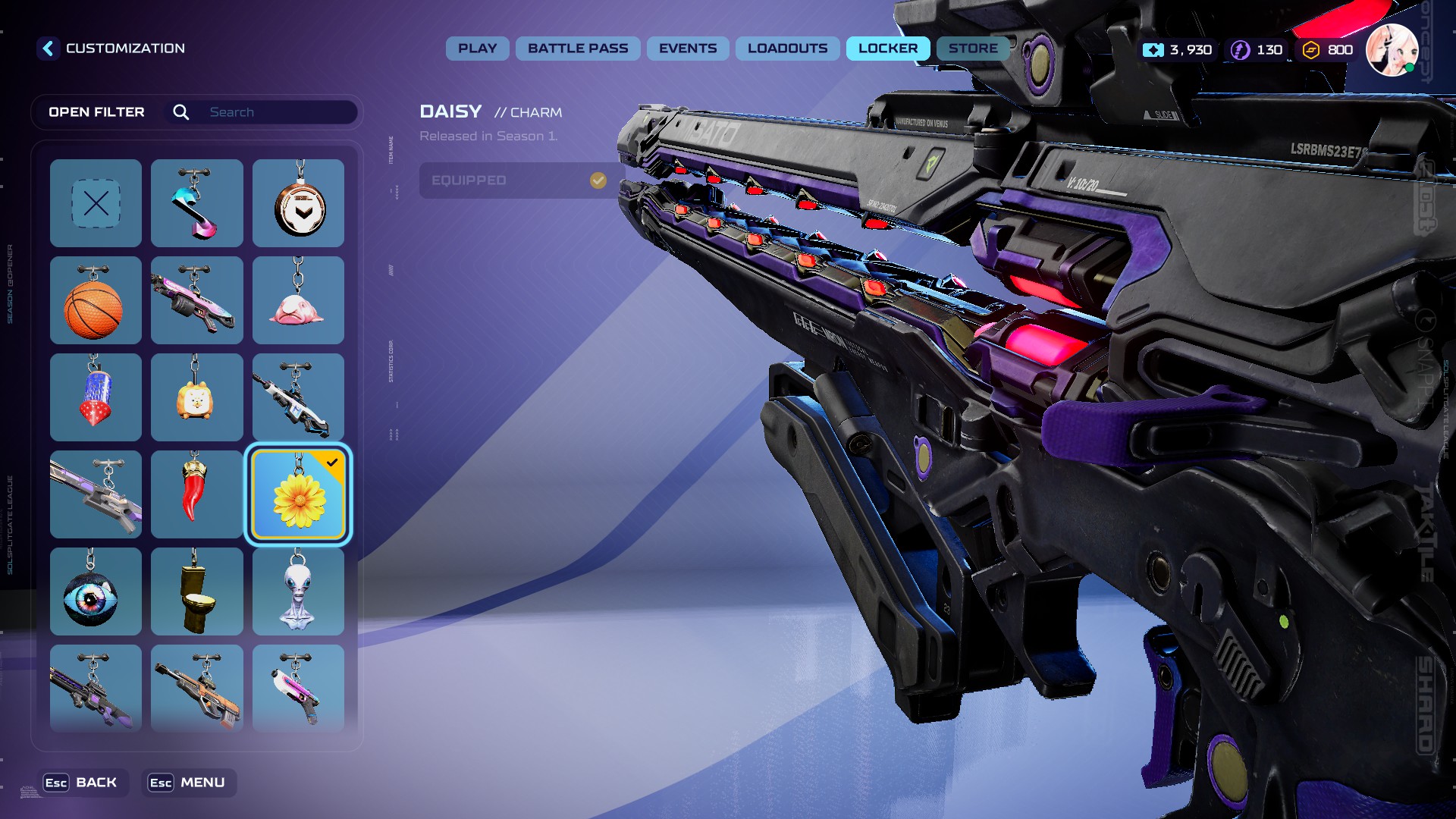Open the player profile avatar

point(1392,50)
